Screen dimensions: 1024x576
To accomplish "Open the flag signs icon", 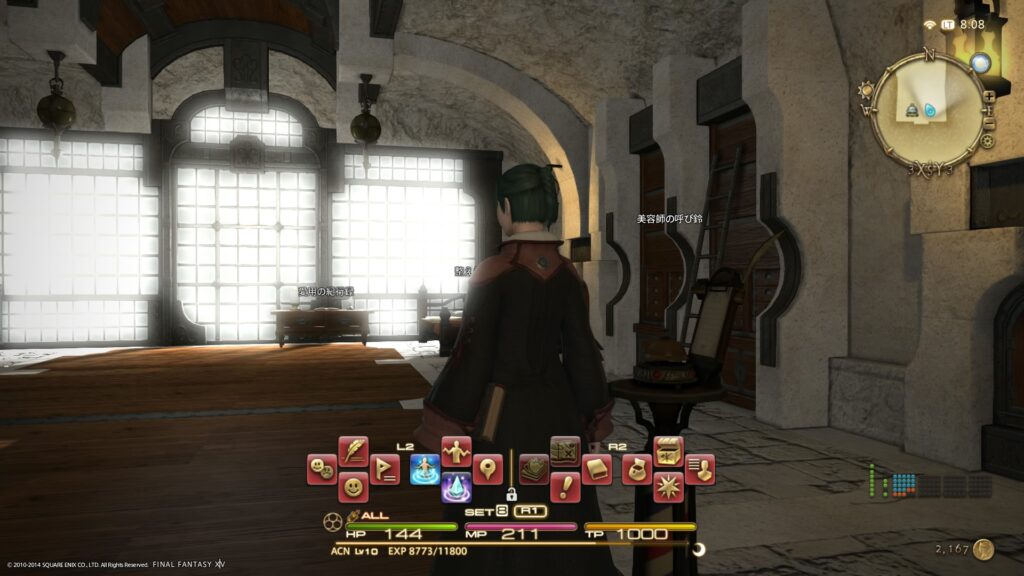I will click(x=384, y=468).
